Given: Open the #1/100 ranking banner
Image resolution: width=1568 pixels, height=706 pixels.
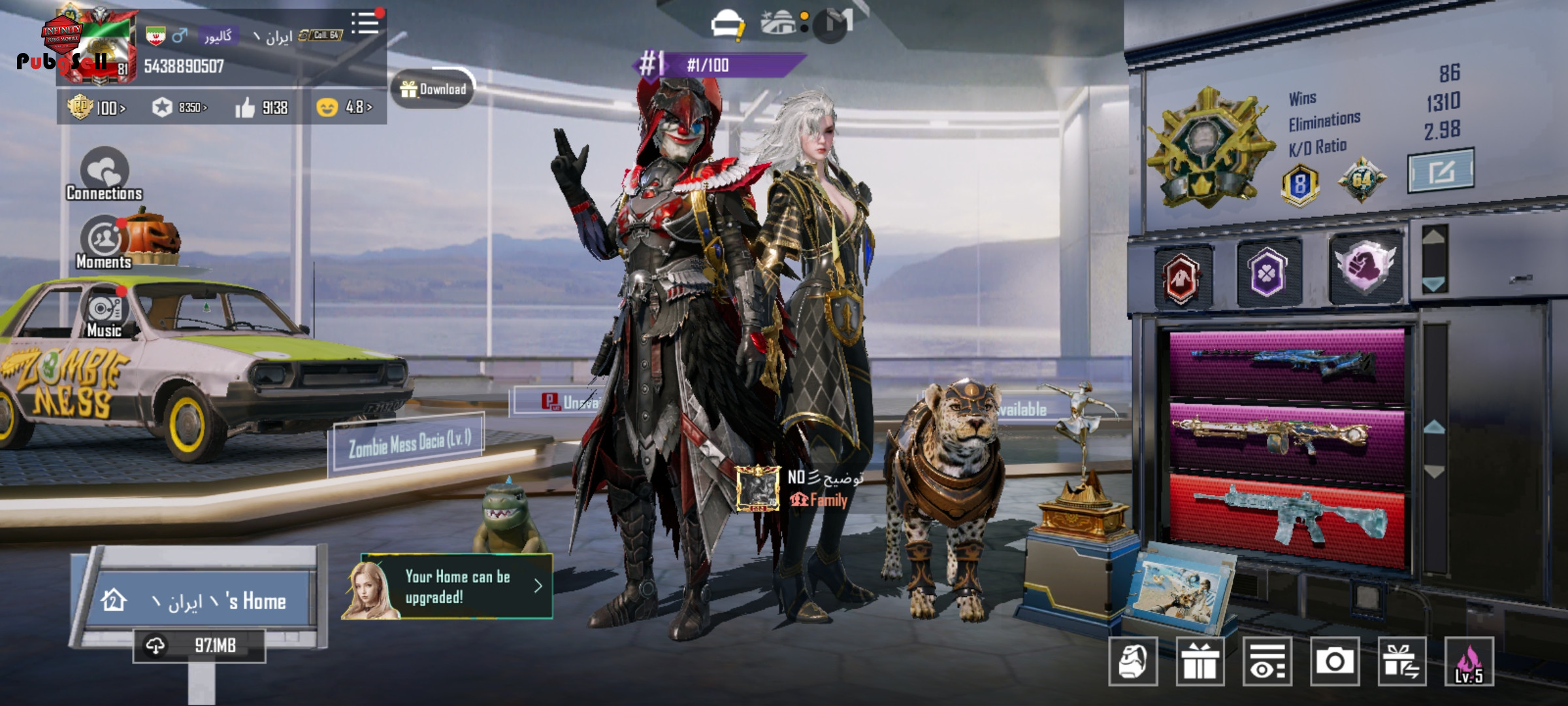Looking at the screenshot, I should [x=719, y=65].
